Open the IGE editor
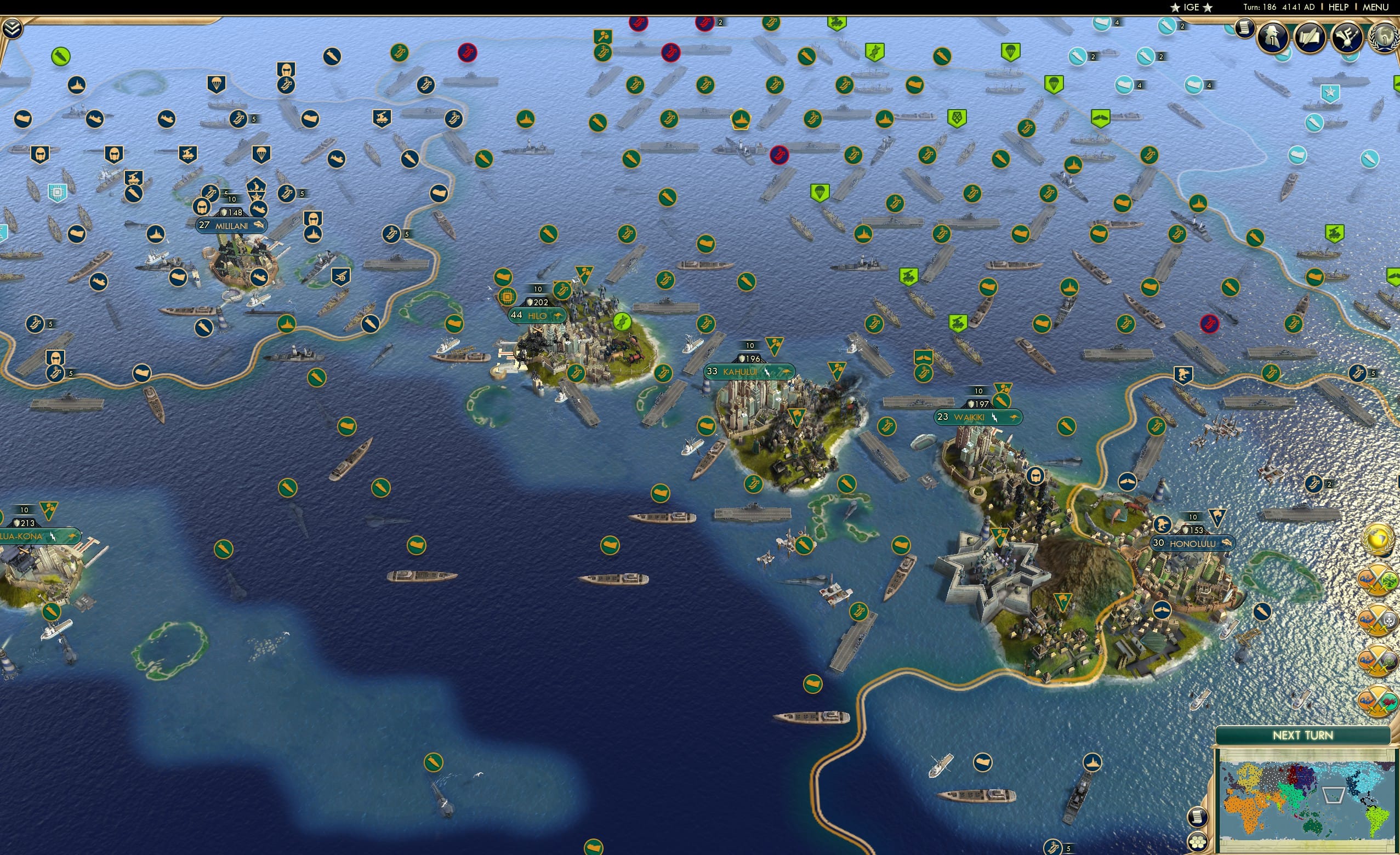The width and height of the screenshot is (1400, 855). click(1191, 7)
